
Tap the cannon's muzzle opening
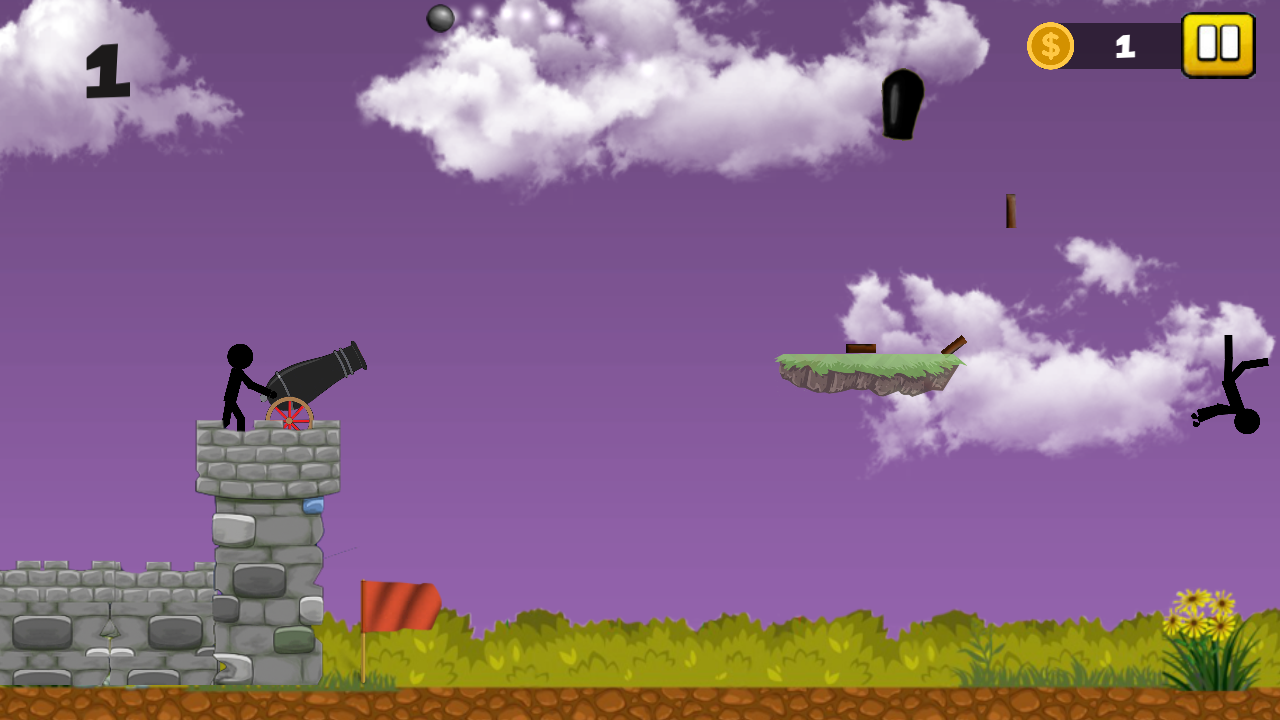coord(357,355)
